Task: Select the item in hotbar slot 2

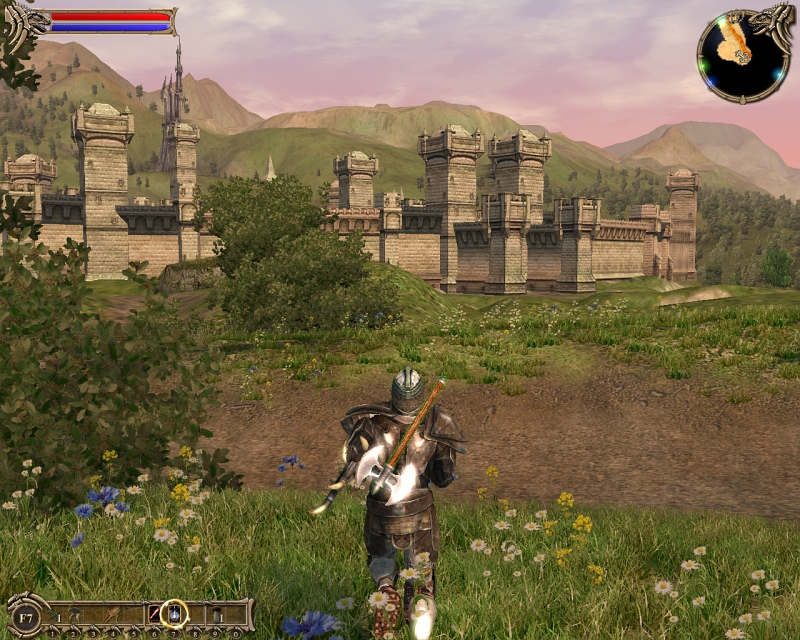Action: 74,613
